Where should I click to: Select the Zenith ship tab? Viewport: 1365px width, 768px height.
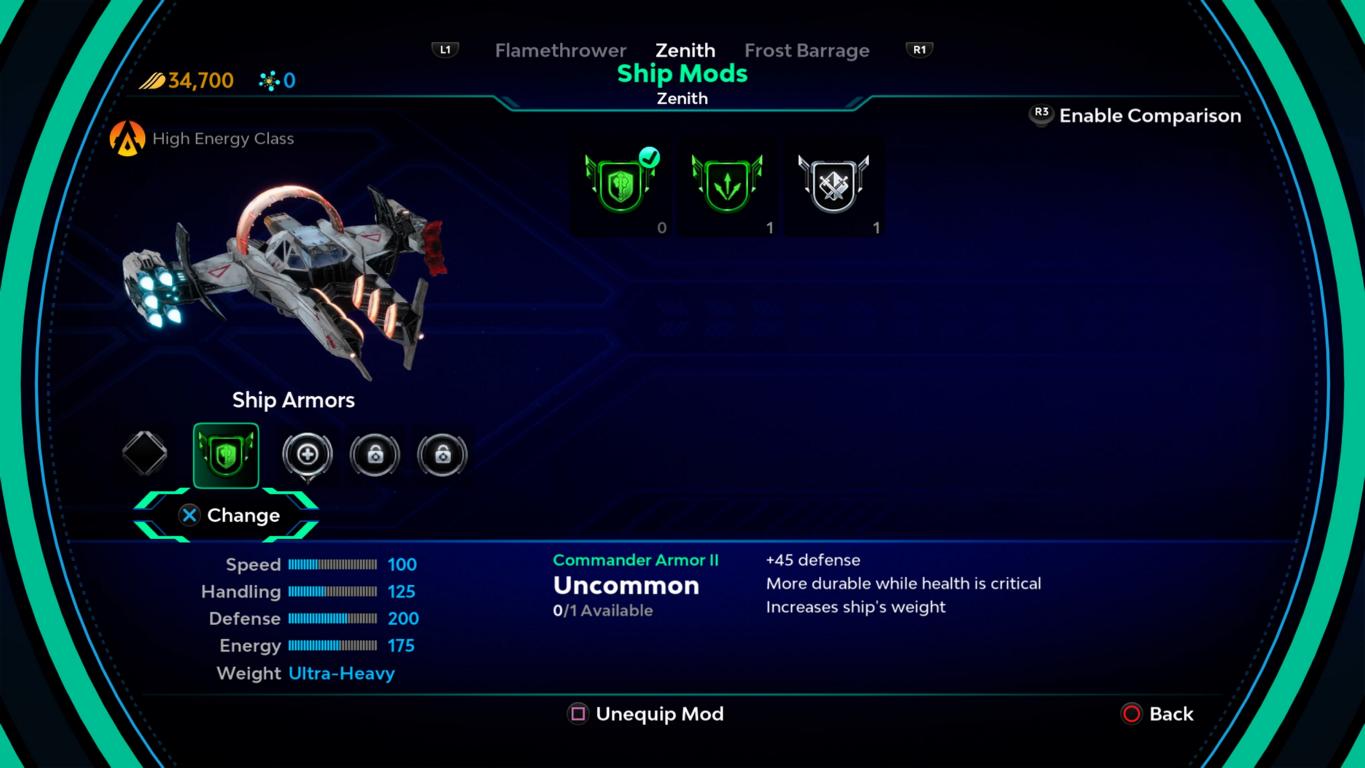[x=685, y=50]
